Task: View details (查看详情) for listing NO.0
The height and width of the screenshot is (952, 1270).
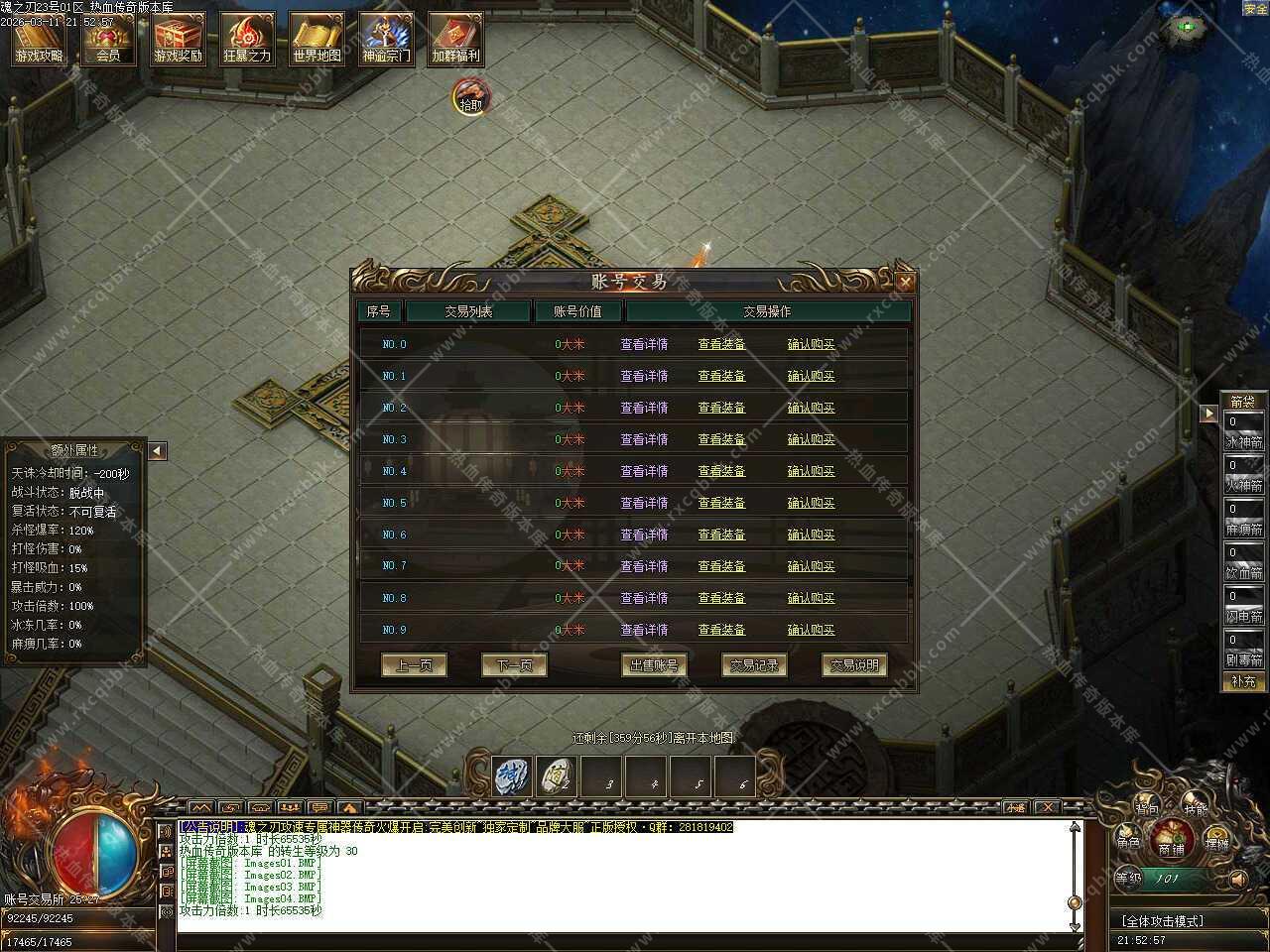Action: coord(644,344)
